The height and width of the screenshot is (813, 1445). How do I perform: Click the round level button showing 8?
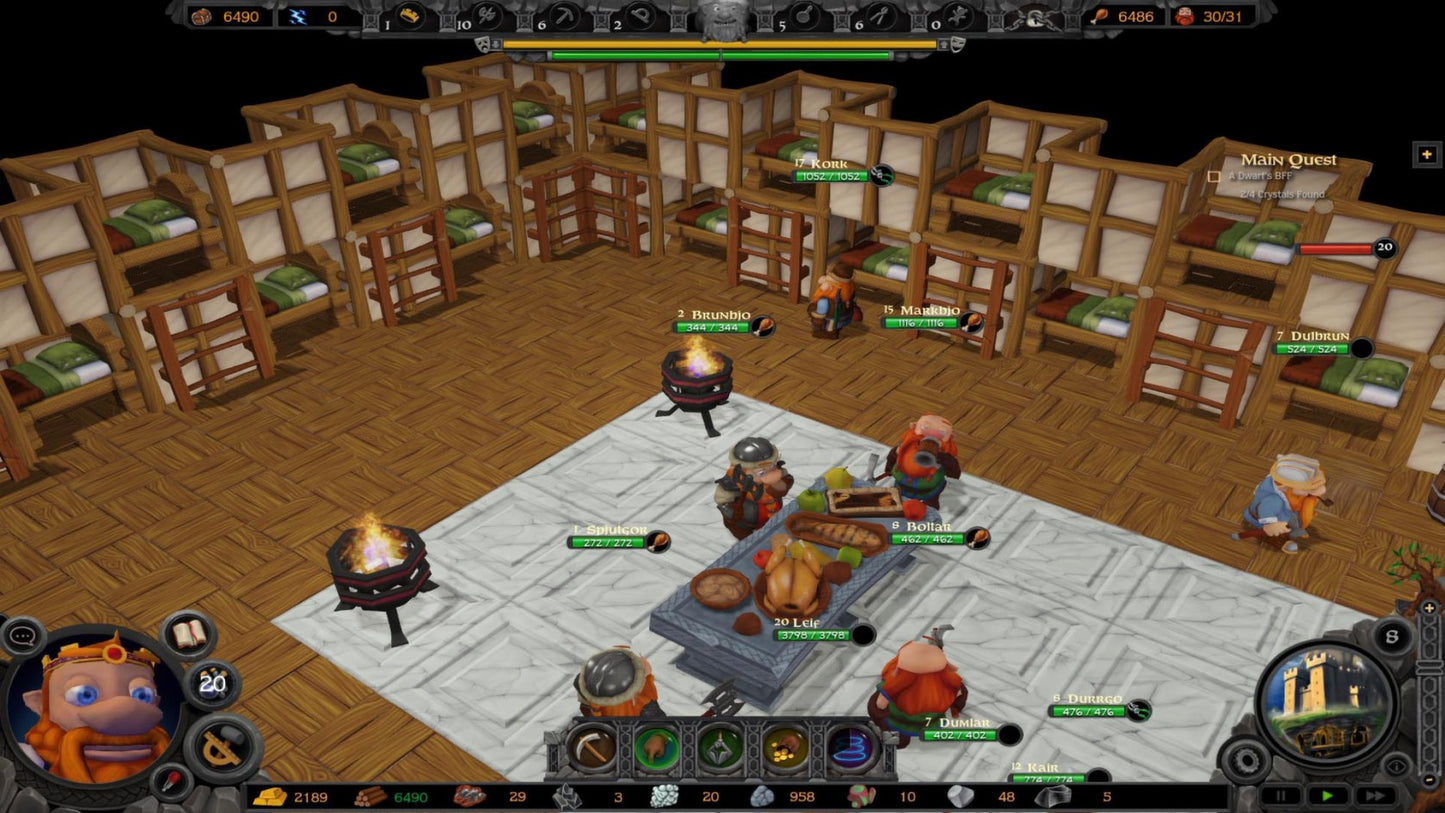pos(1391,636)
